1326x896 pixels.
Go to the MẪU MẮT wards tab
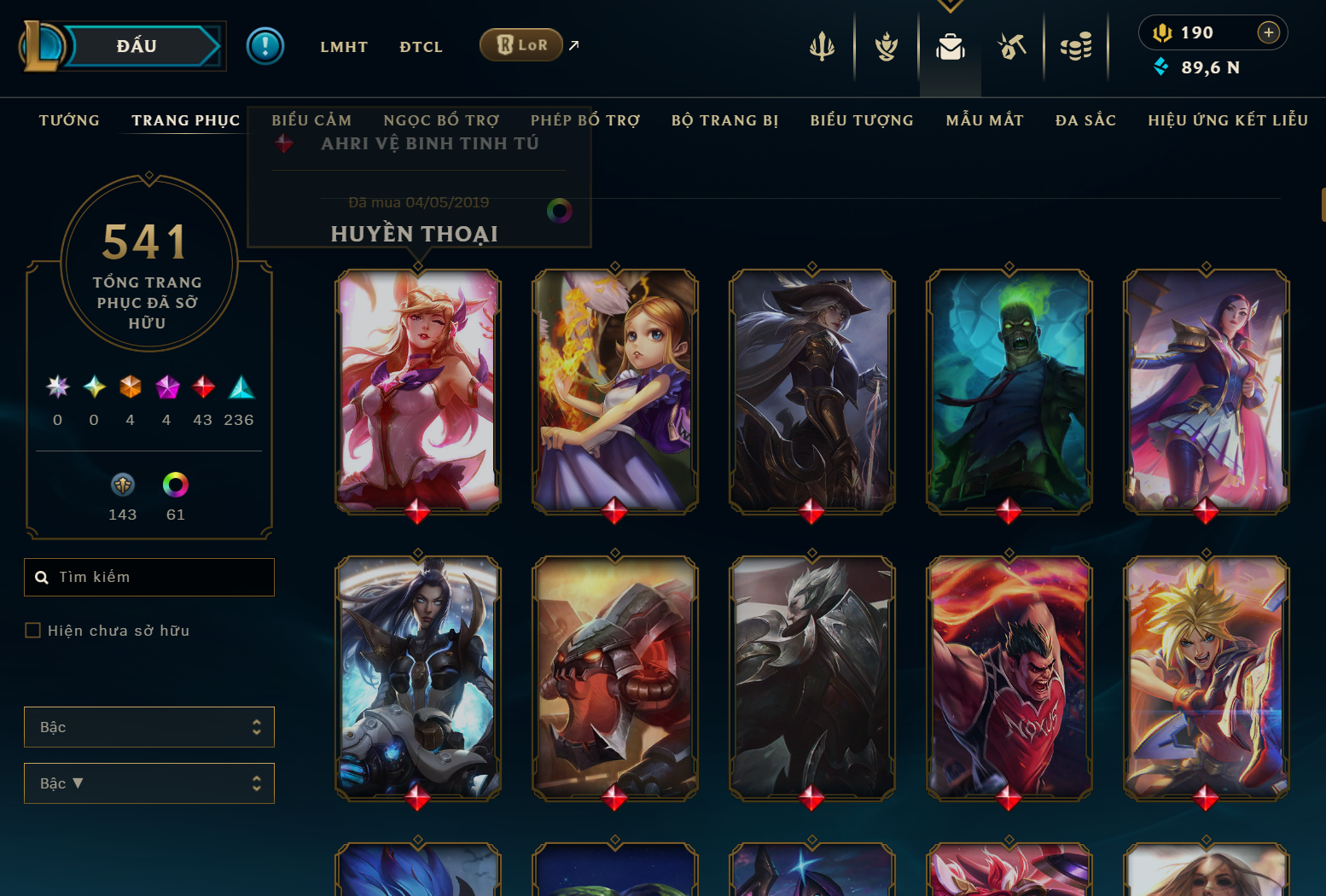point(985,120)
